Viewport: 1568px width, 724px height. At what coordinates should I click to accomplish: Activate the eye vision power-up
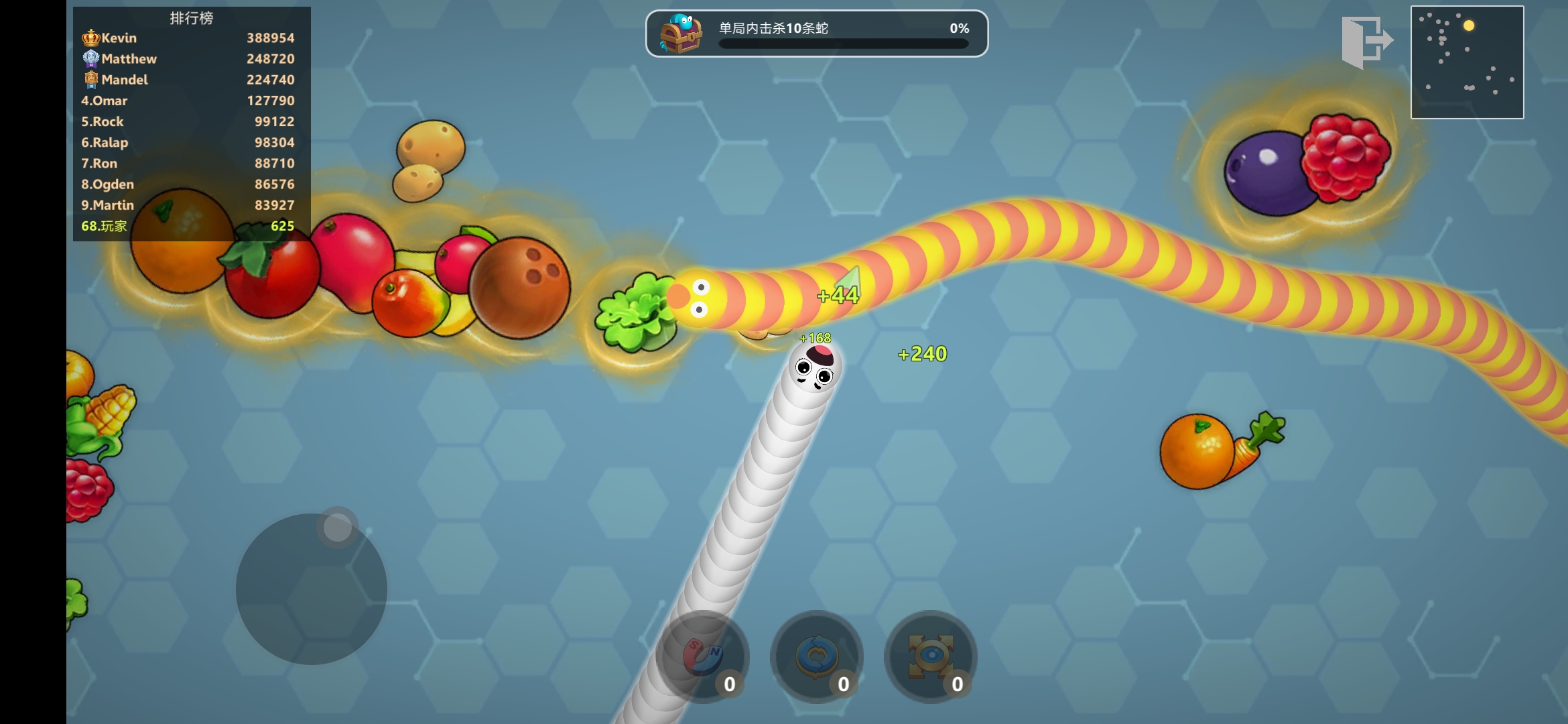(930, 656)
